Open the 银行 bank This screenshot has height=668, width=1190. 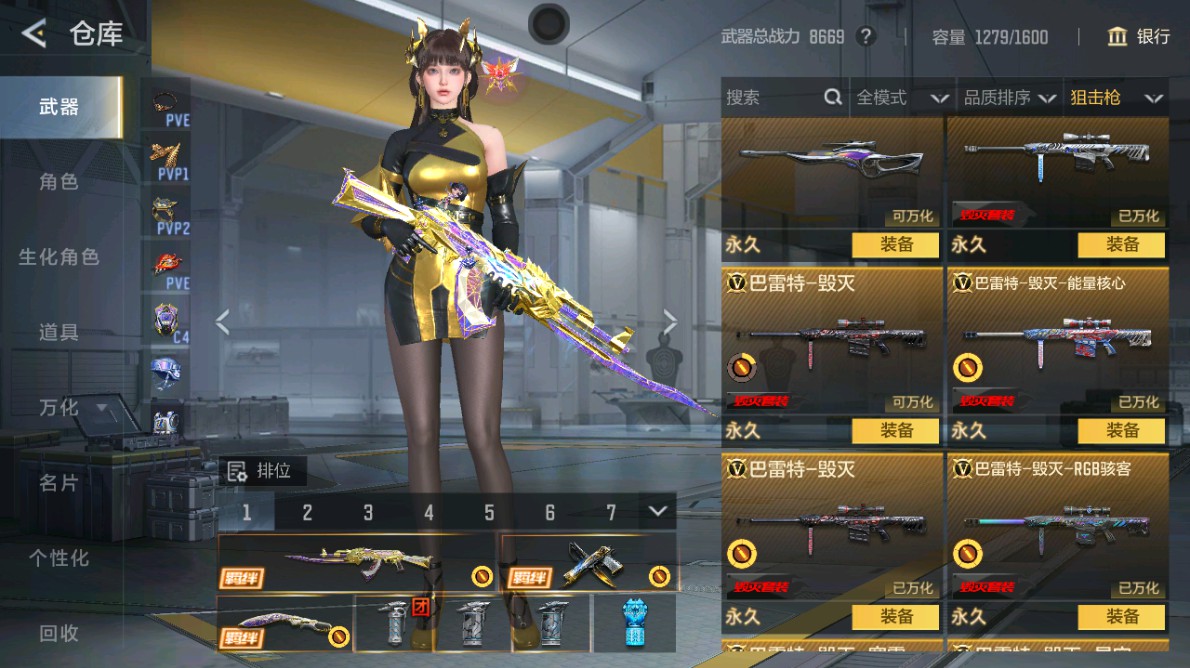point(1139,37)
